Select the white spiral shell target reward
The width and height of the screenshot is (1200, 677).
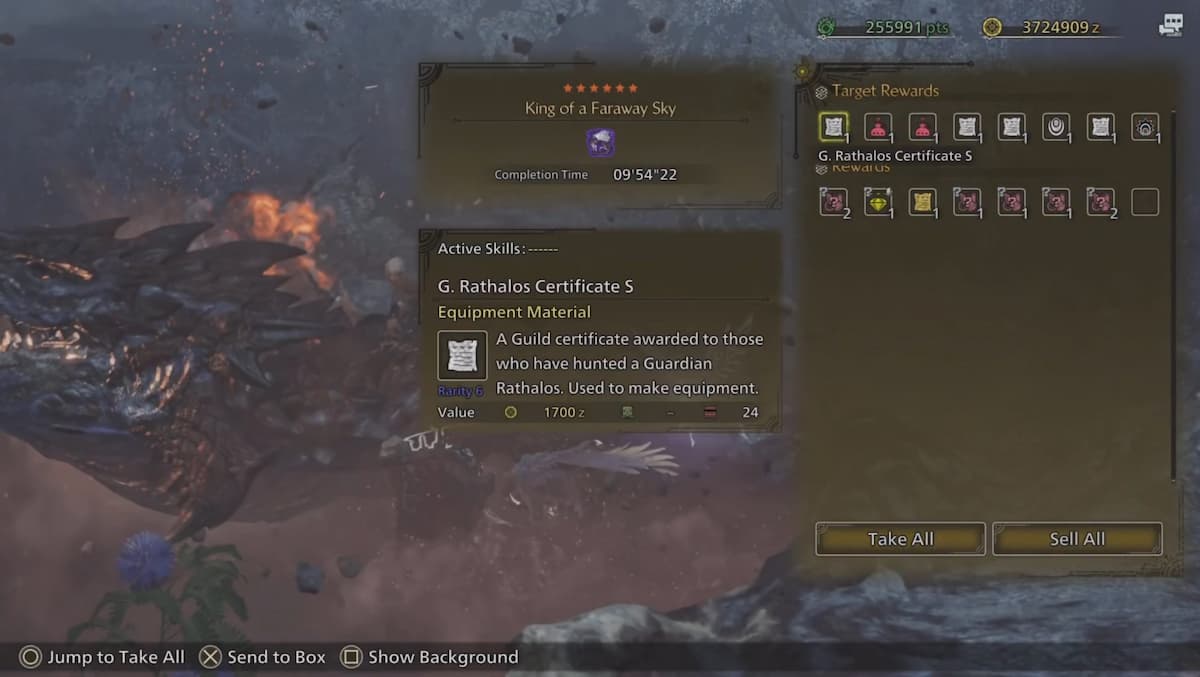pyautogui.click(x=1056, y=127)
